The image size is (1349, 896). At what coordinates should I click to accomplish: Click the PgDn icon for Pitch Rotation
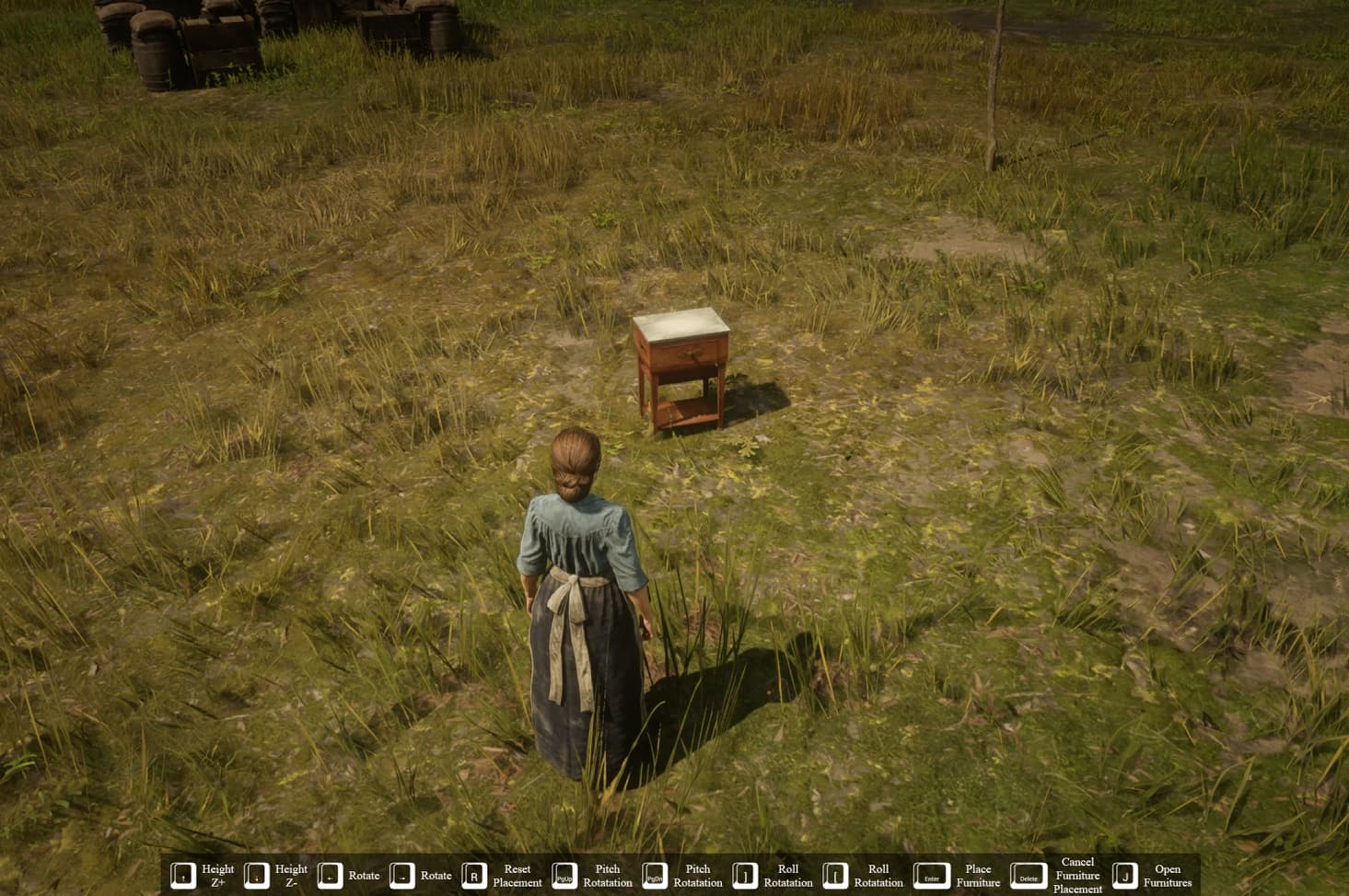click(x=653, y=876)
